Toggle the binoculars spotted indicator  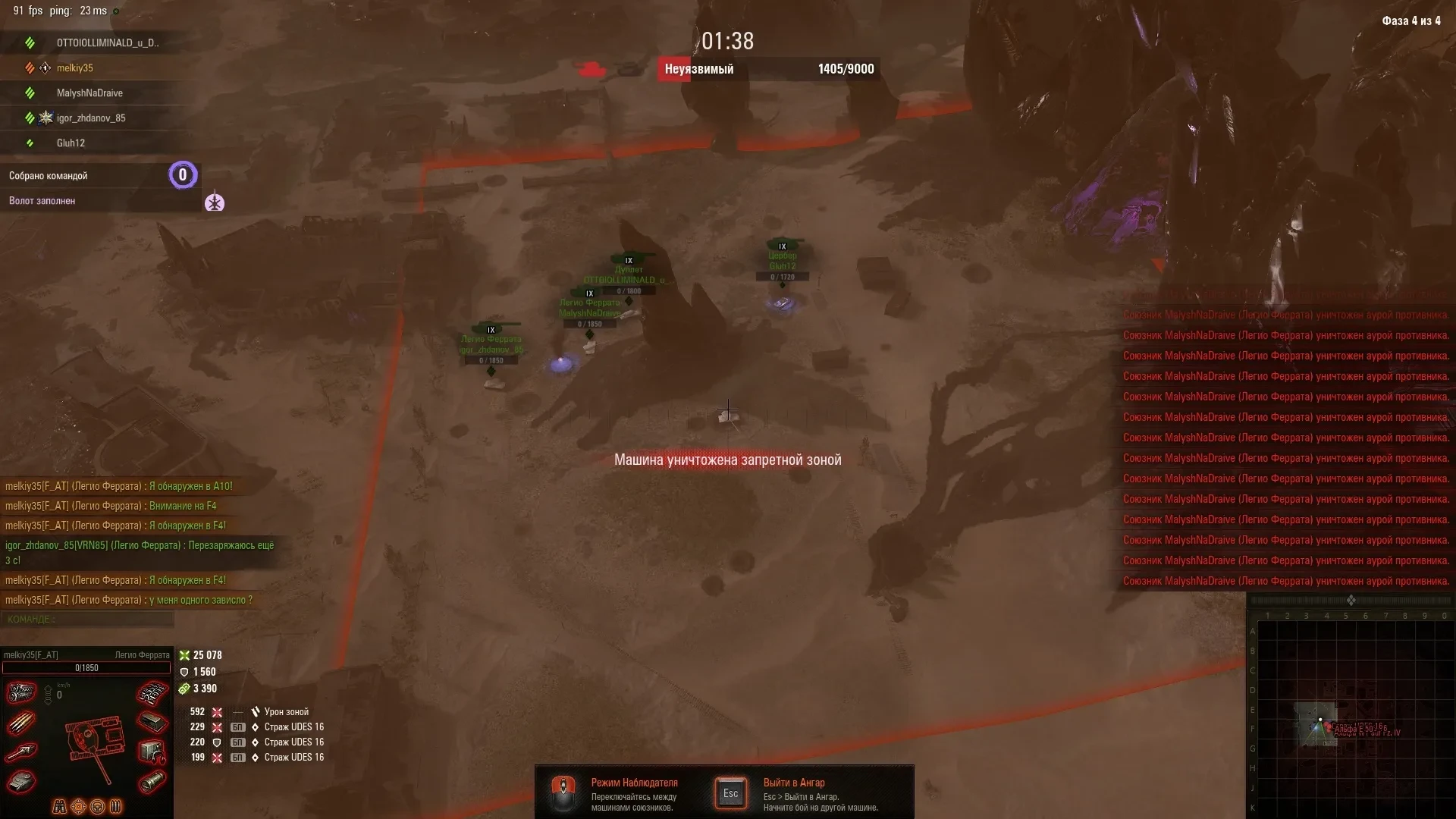pyautogui.click(x=60, y=806)
